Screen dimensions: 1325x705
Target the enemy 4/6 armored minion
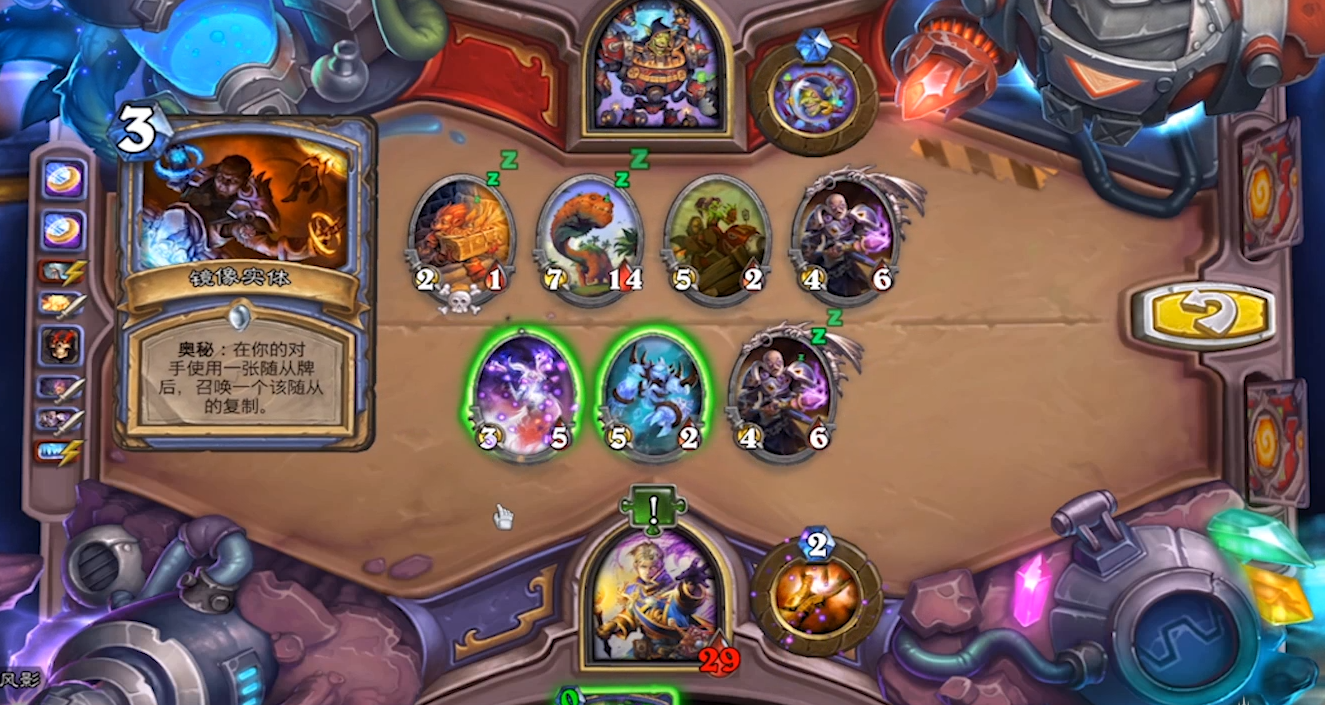click(847, 238)
